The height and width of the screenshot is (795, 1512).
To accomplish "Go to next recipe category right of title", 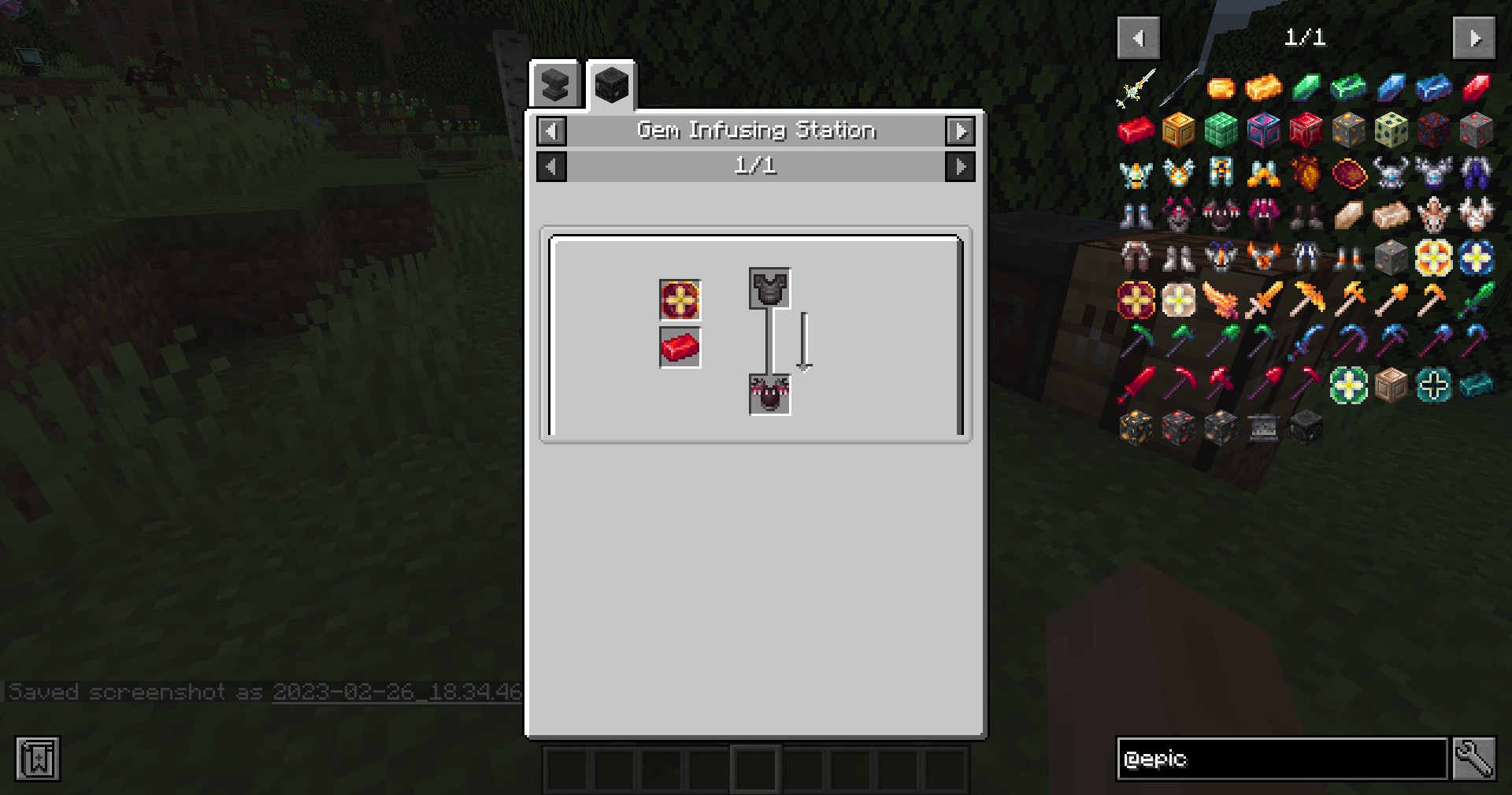I will click(x=960, y=131).
